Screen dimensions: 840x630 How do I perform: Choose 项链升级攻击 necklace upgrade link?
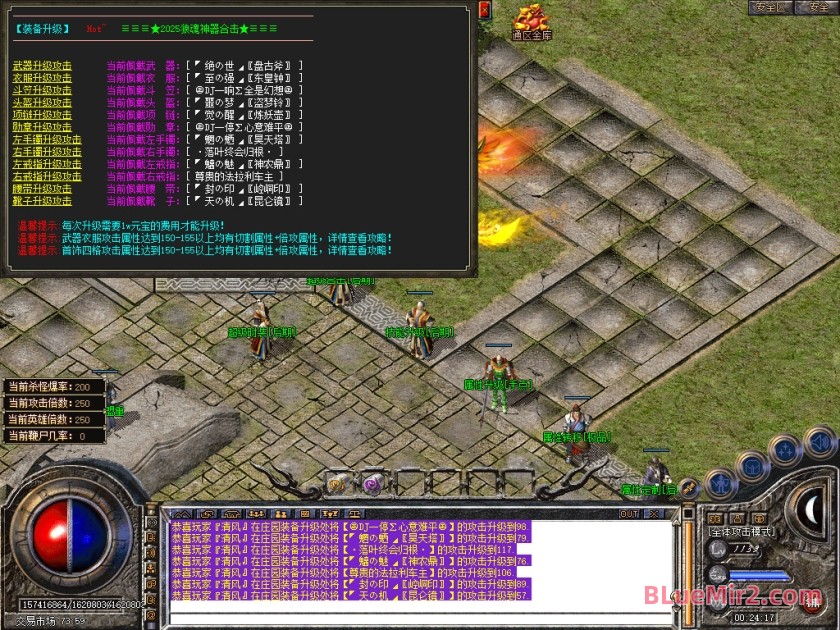point(41,114)
